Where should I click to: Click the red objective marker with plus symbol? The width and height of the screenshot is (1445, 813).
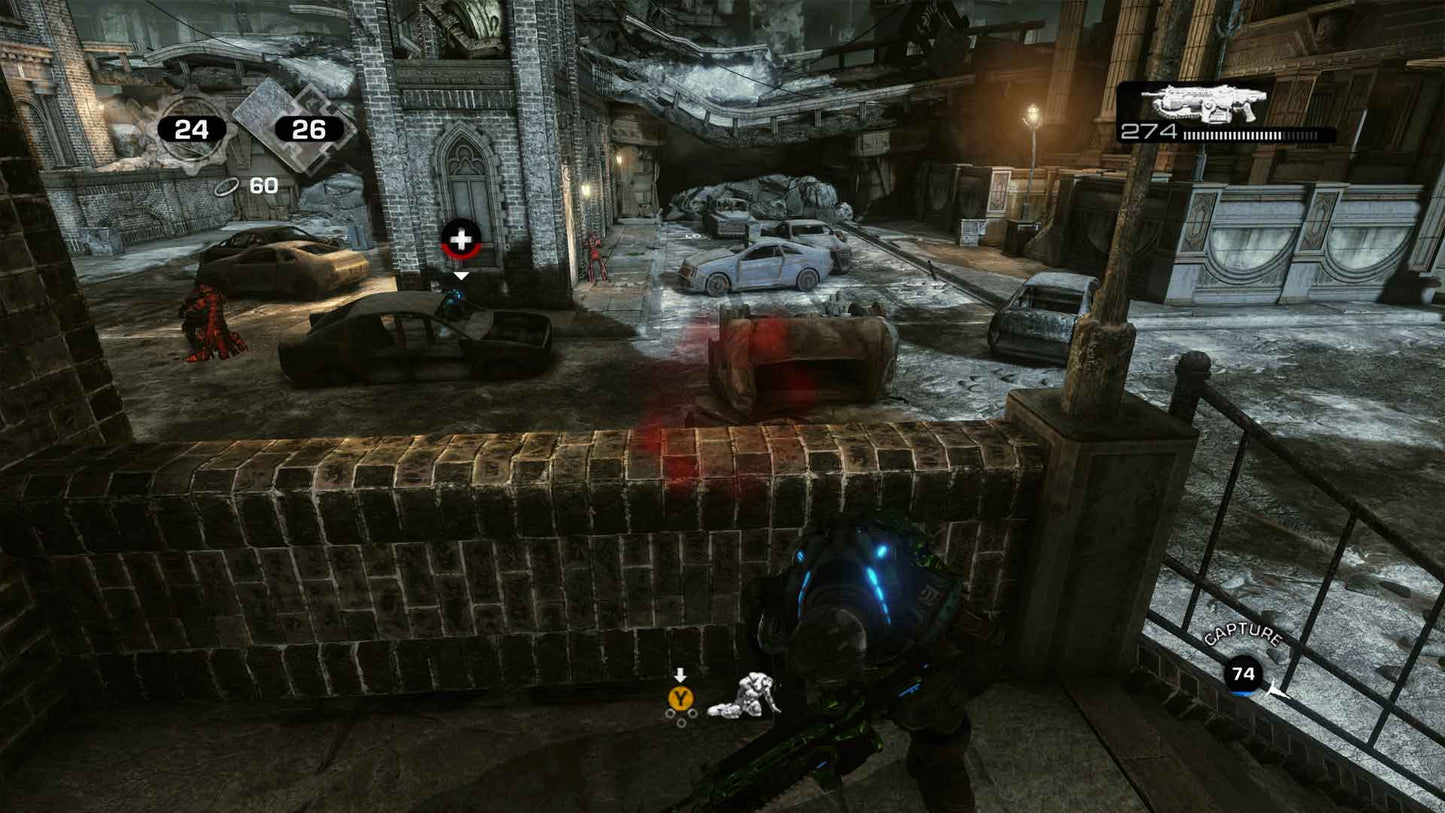(x=460, y=239)
